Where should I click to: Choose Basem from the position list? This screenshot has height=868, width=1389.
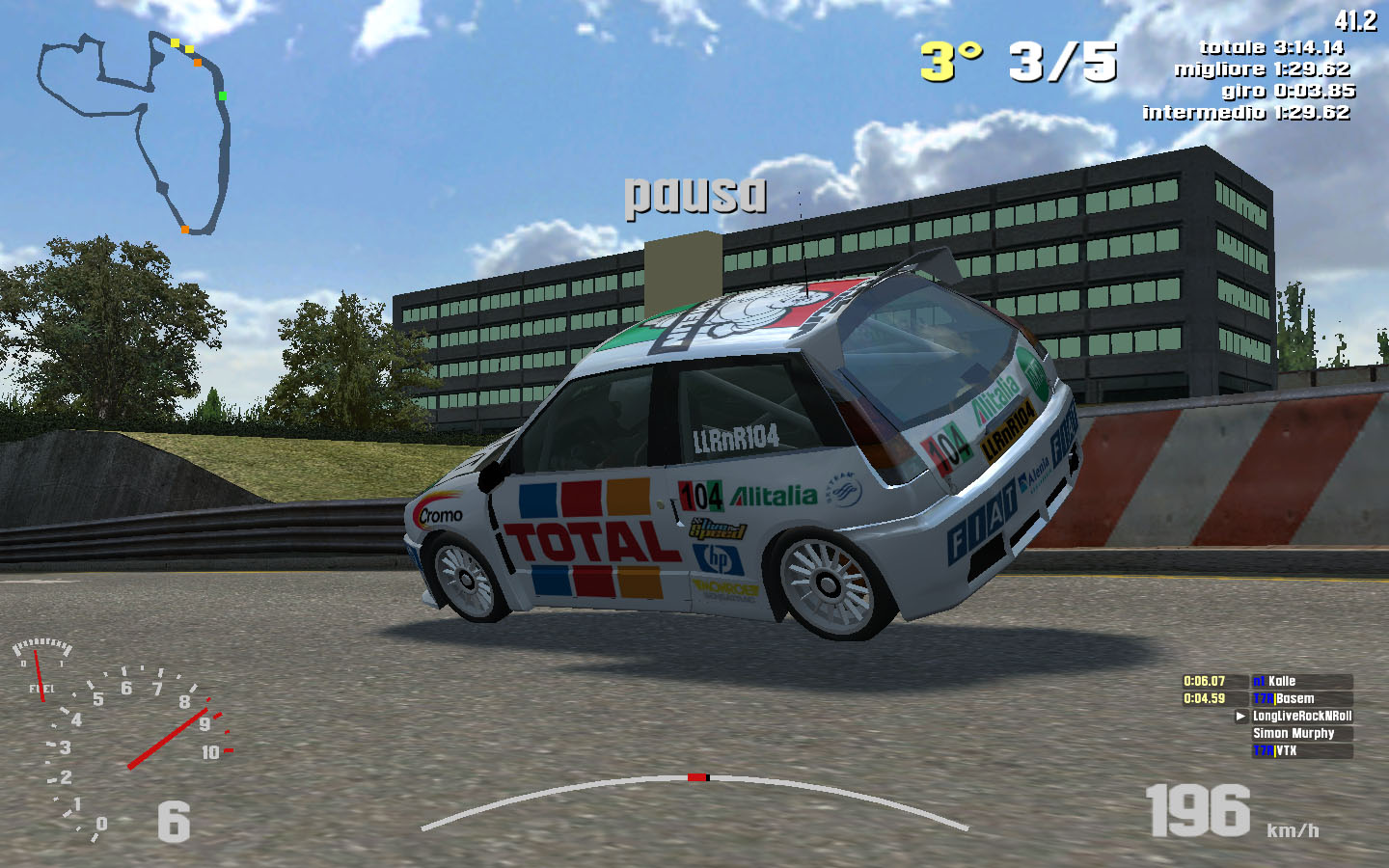1300,698
